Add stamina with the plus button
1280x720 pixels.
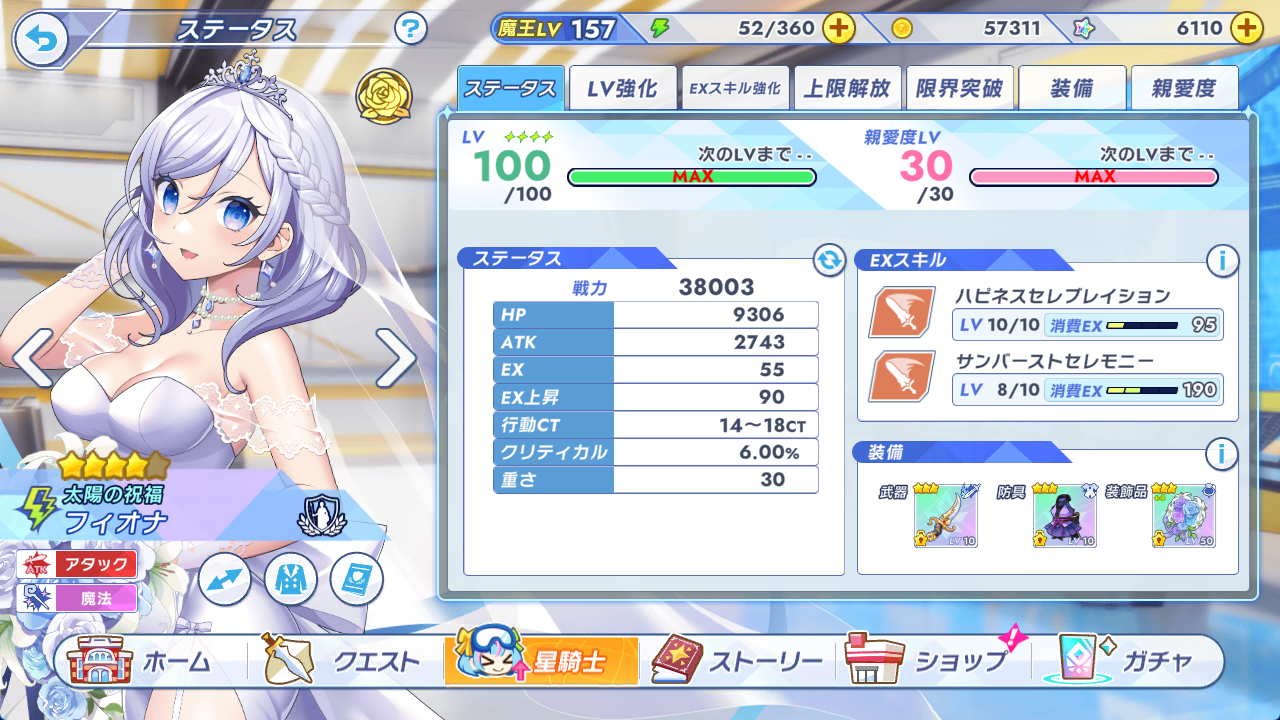[838, 28]
